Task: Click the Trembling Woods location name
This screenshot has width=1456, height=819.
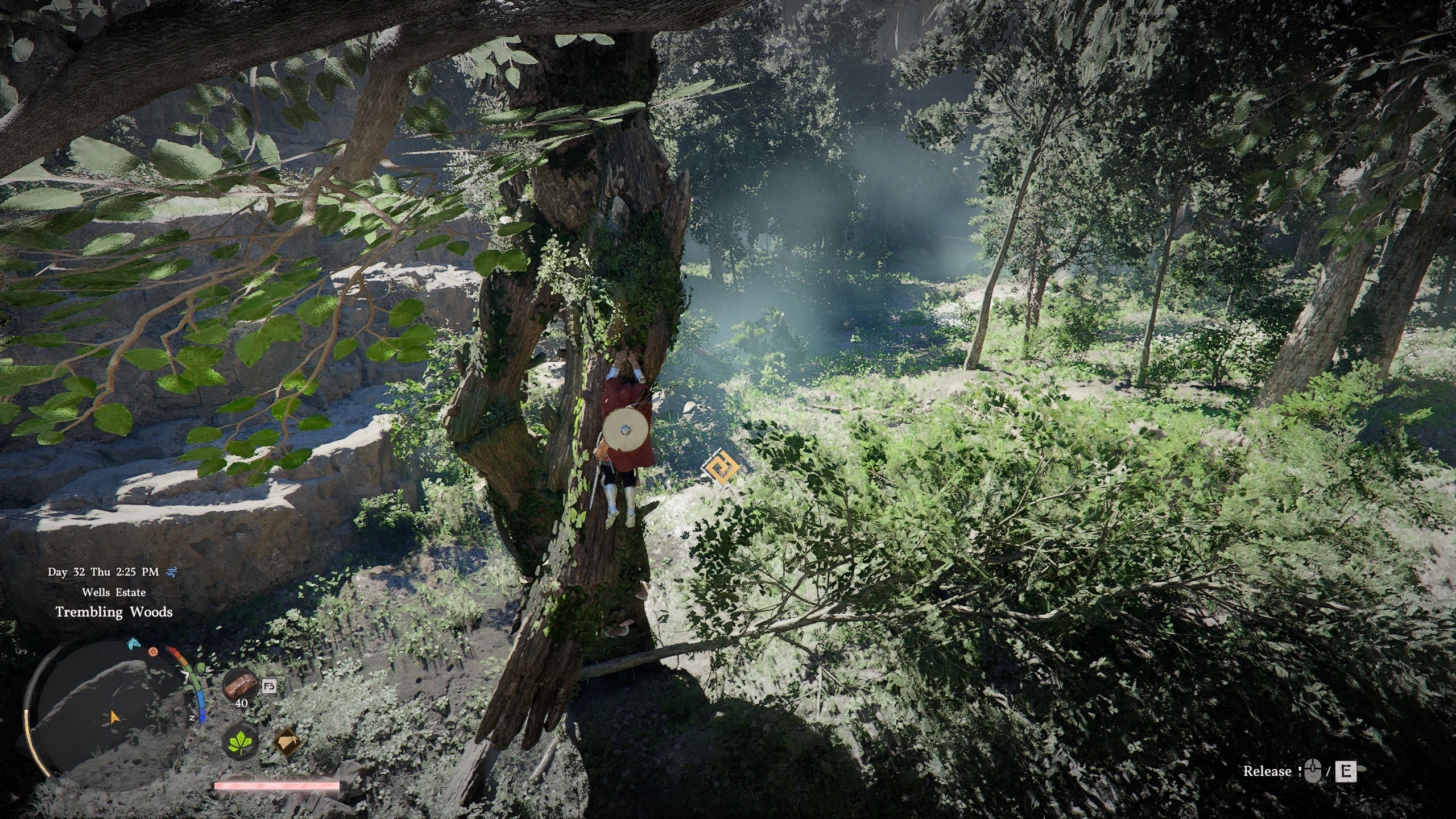Action: [114, 613]
